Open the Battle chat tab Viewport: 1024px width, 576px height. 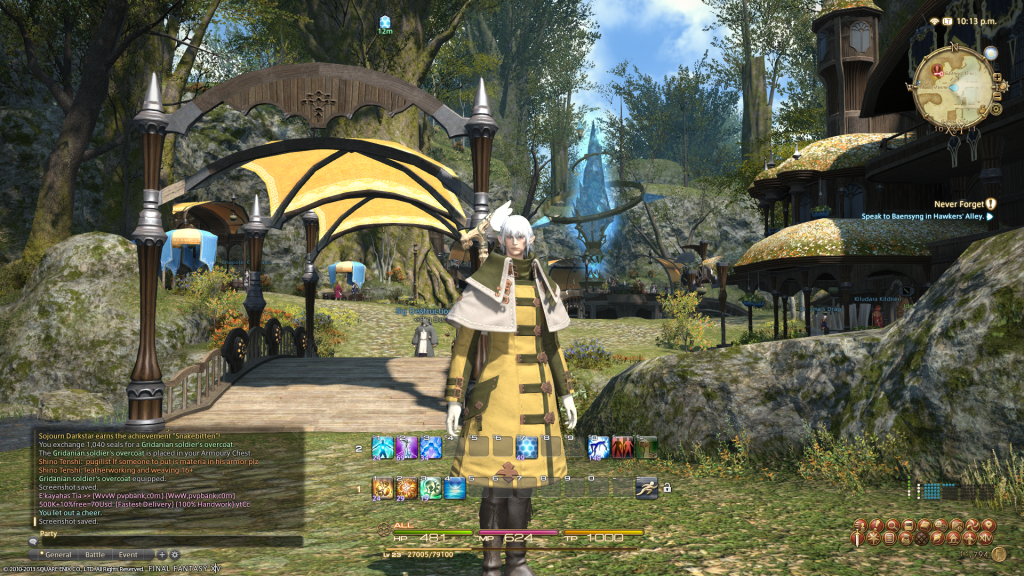click(94, 554)
